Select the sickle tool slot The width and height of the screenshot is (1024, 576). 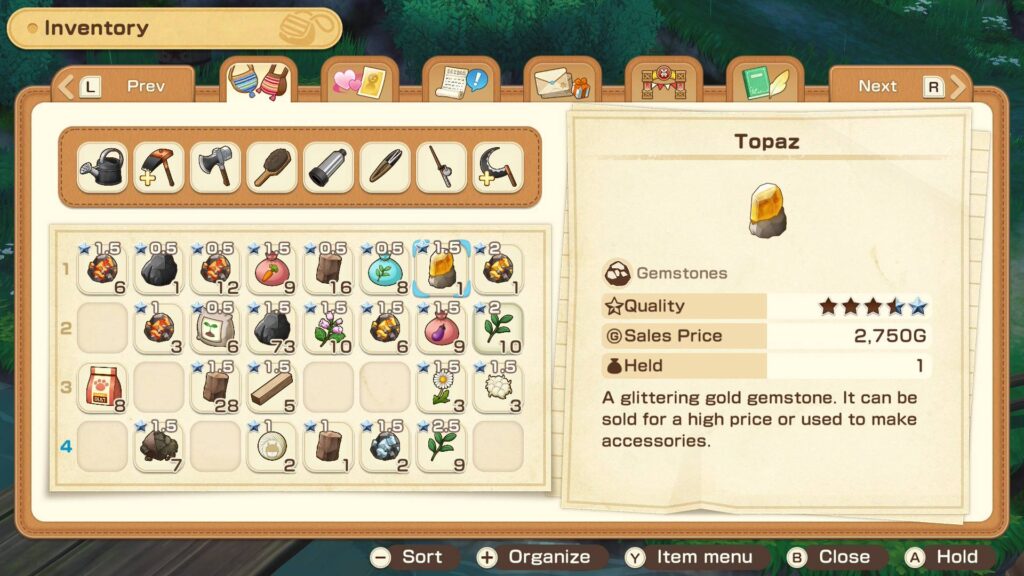click(x=498, y=167)
